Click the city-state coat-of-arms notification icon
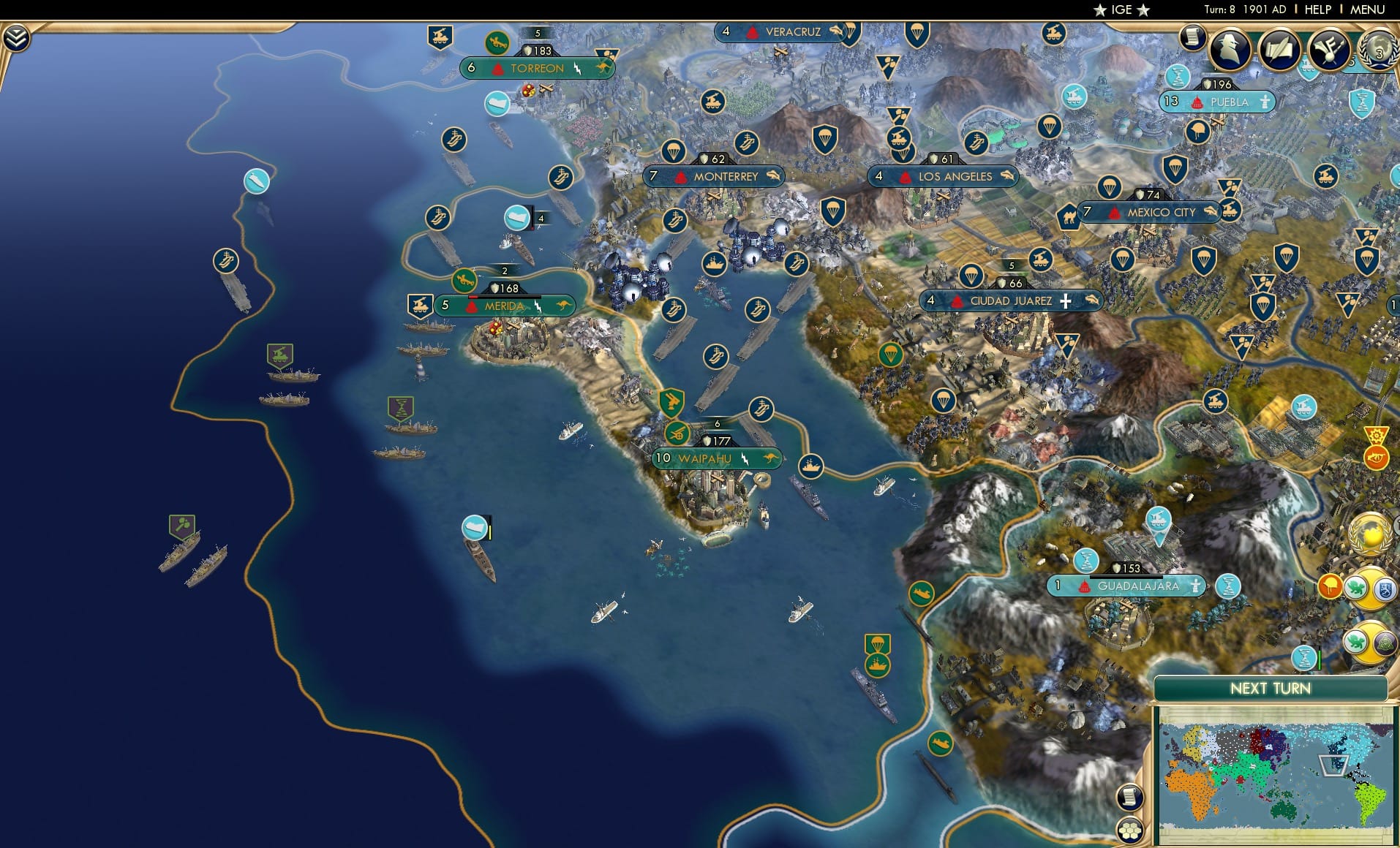The image size is (1400, 848). (1385, 588)
